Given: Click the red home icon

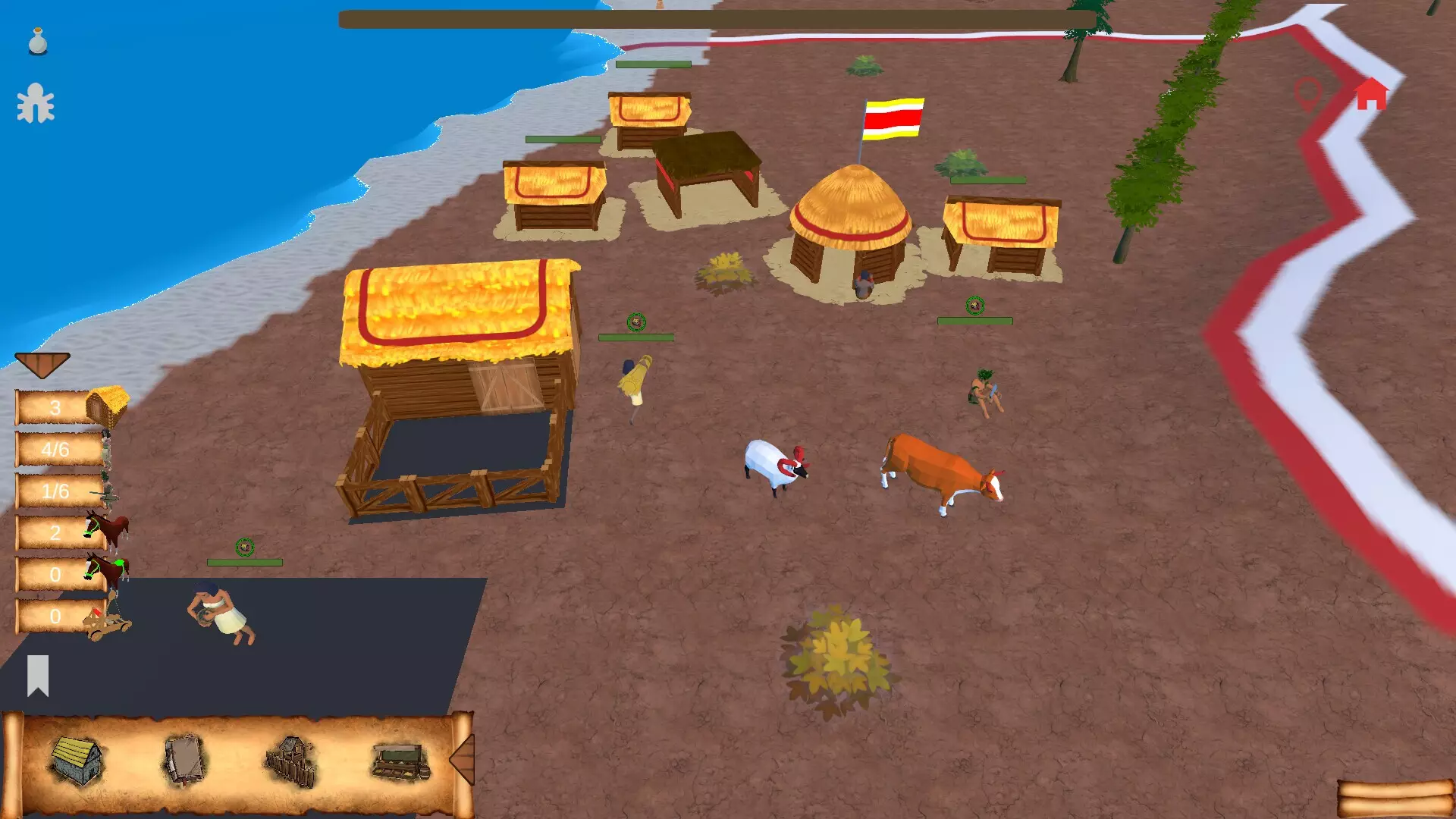Looking at the screenshot, I should coord(1371,95).
